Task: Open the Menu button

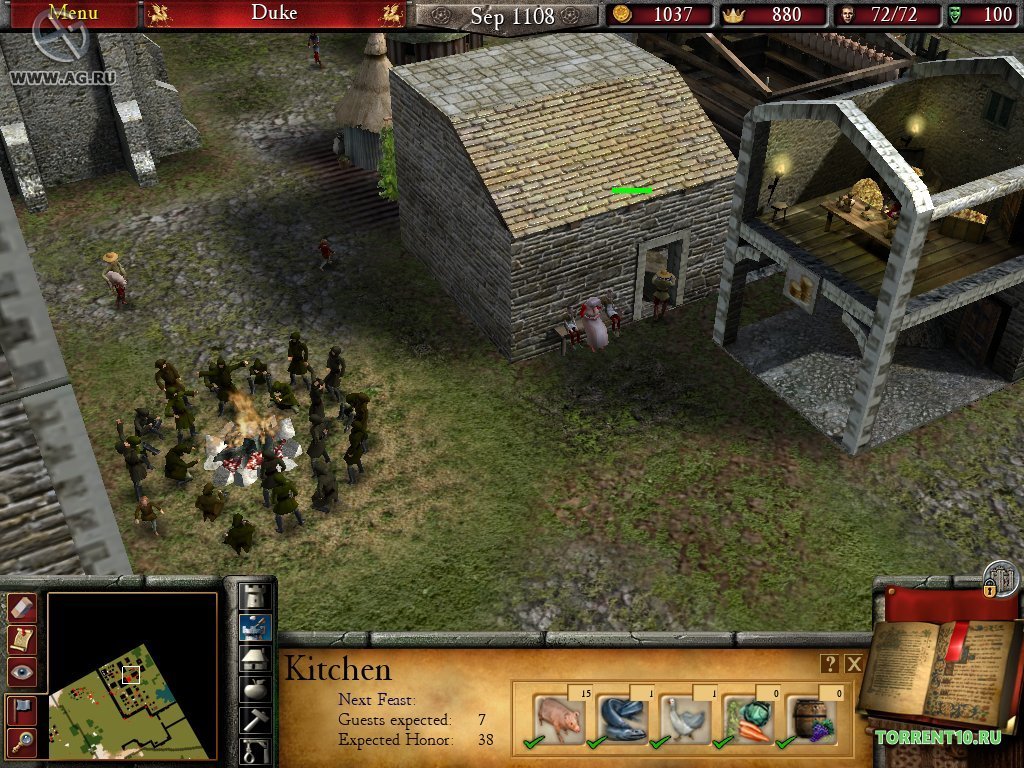Action: (73, 13)
